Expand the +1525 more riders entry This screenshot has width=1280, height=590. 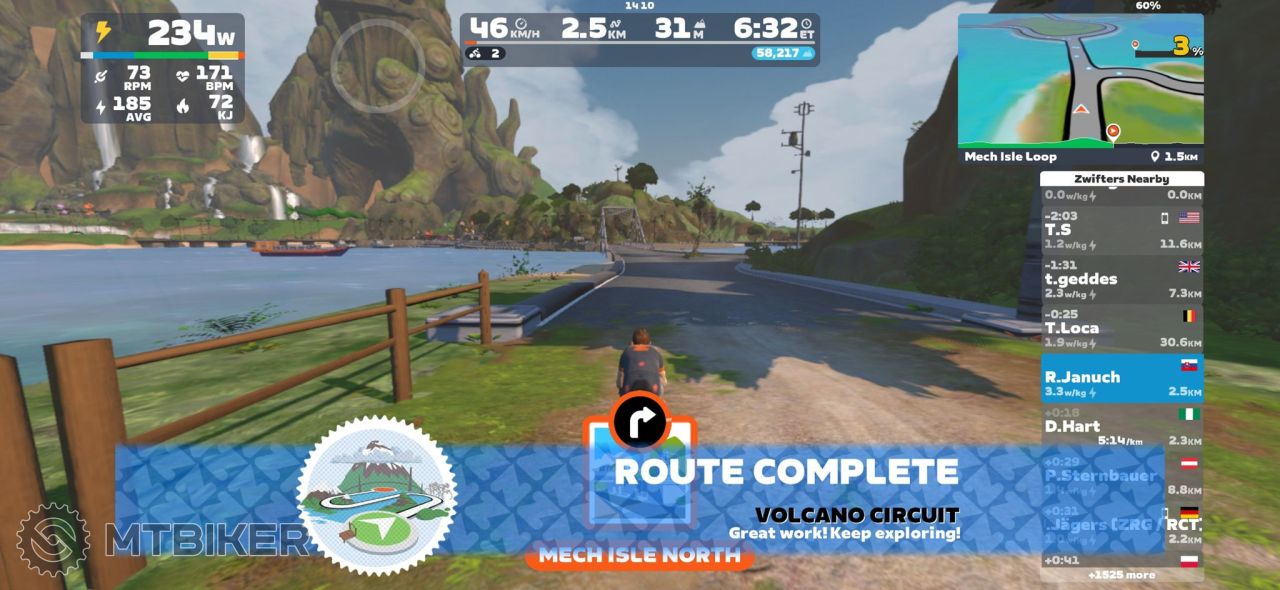point(1121,575)
